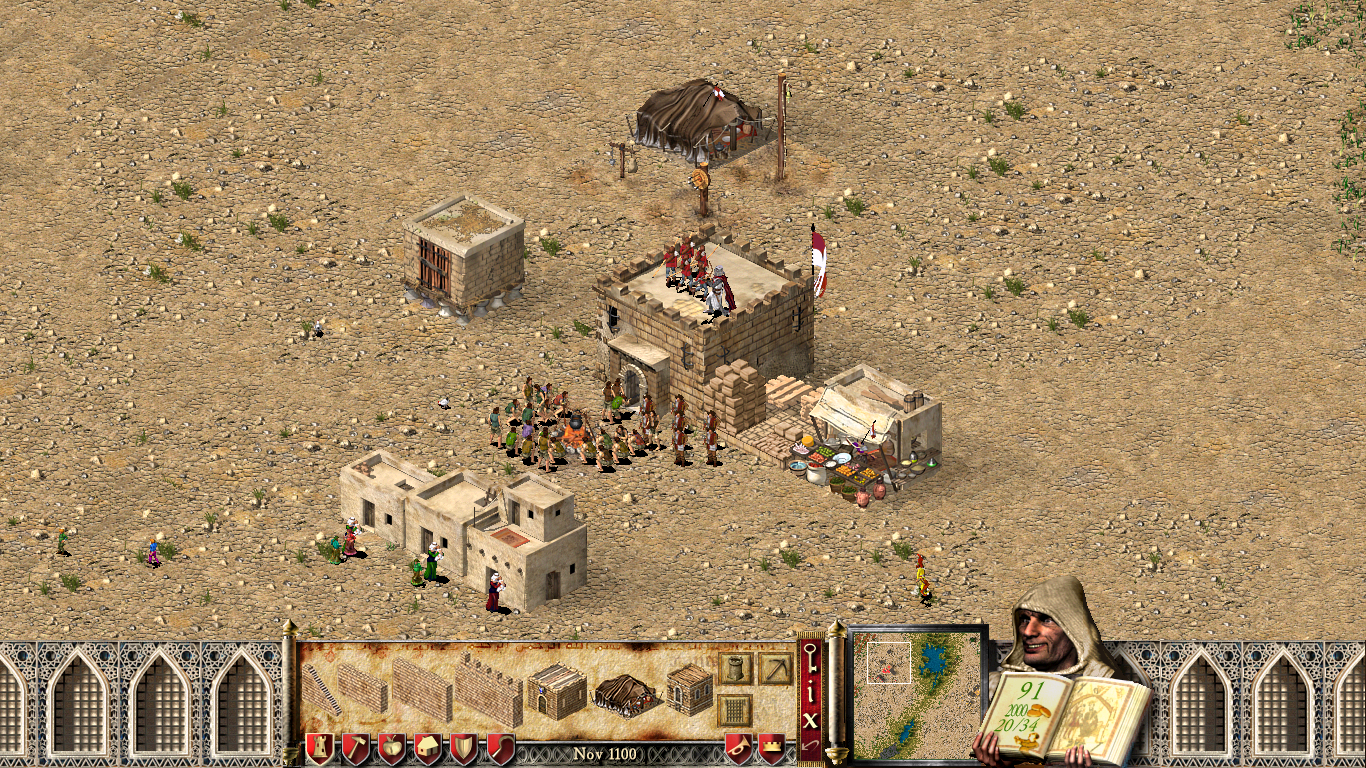Switch to the house town category
This screenshot has width=1366, height=768.
click(x=428, y=748)
